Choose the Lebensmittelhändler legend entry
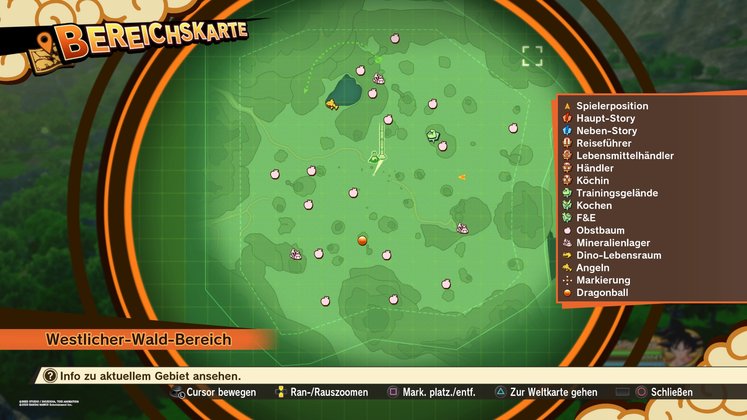The height and width of the screenshot is (420, 747). coord(624,156)
